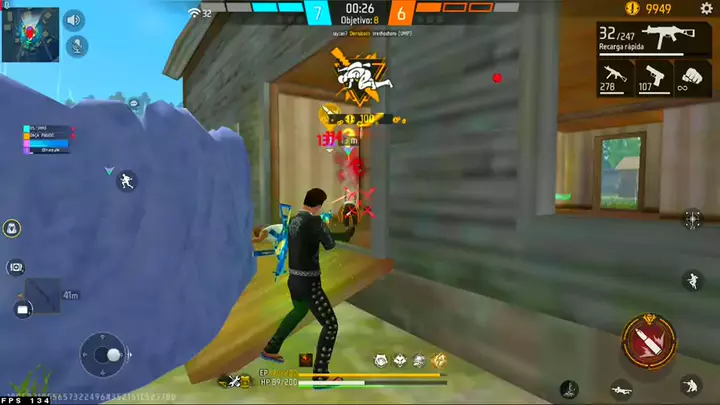
Task: Toggle the speaker sound icon
Action: [75, 19]
